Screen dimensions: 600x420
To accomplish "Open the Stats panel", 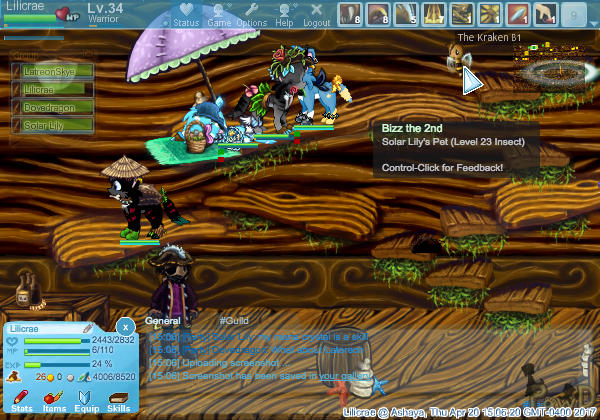I will point(22,401).
